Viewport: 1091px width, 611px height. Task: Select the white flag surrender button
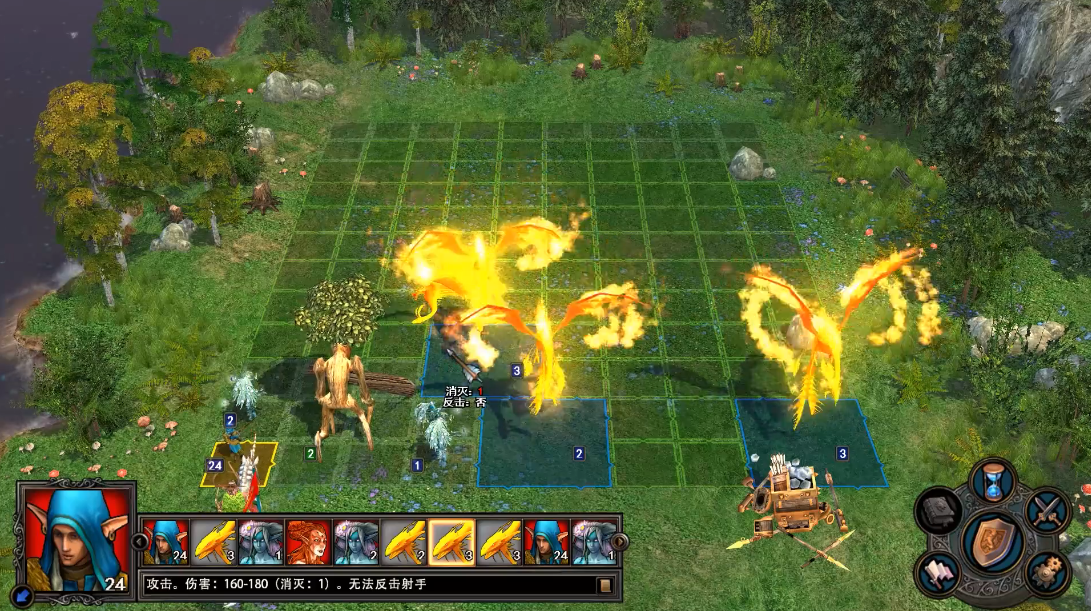[x=939, y=571]
